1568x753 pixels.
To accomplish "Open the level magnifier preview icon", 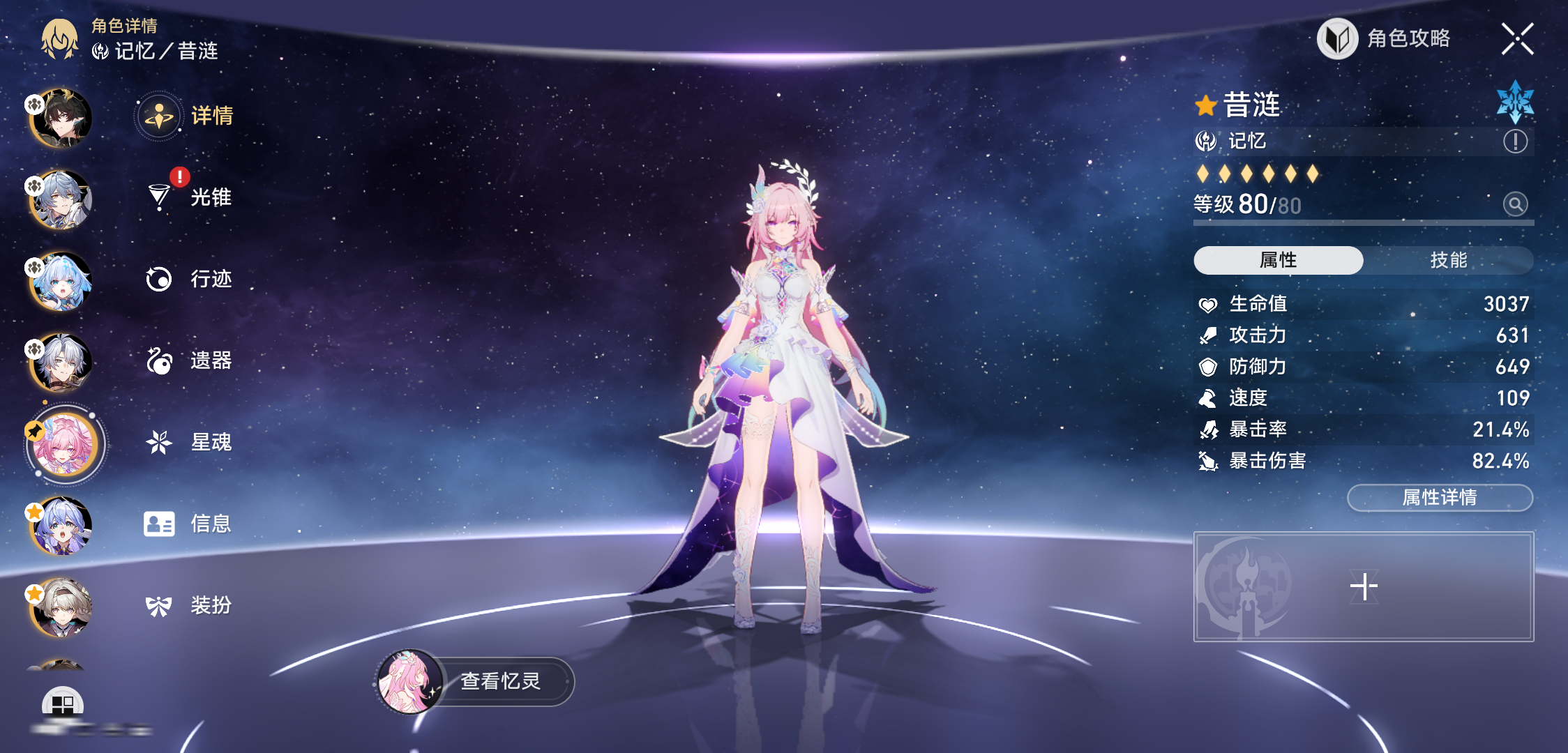I will 1515,204.
